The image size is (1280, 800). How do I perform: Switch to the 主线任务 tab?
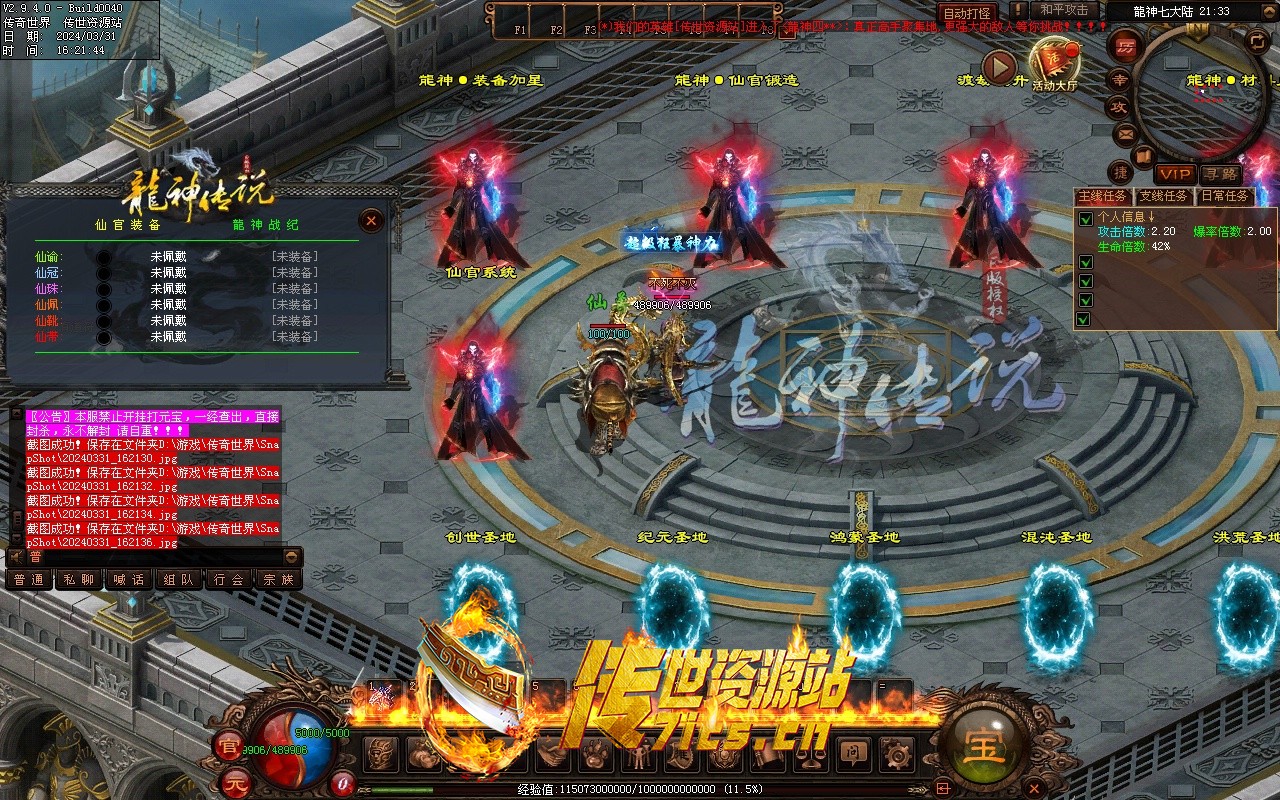[x=1103, y=196]
